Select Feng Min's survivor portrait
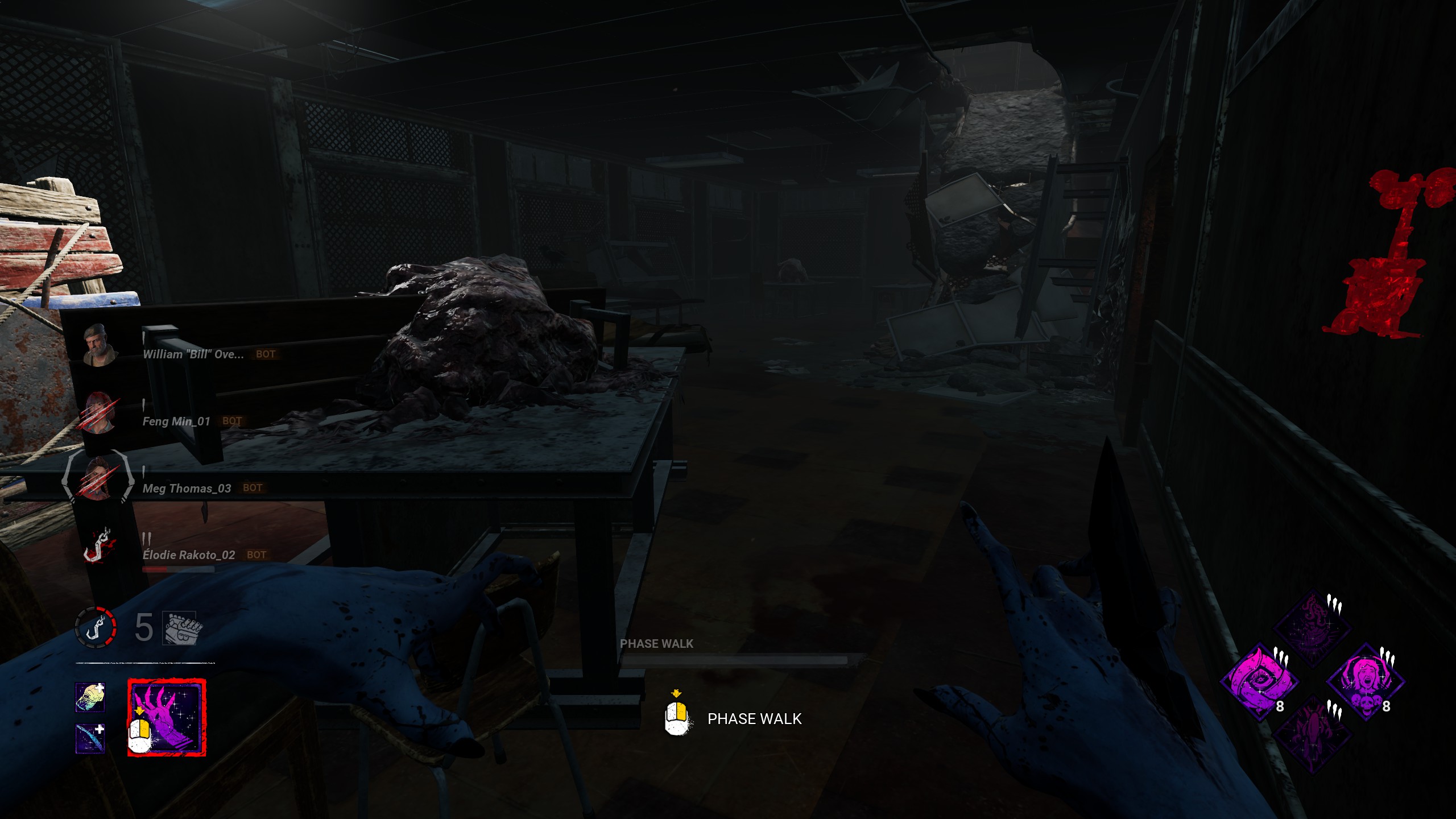This screenshot has height=819, width=1456. 99,412
